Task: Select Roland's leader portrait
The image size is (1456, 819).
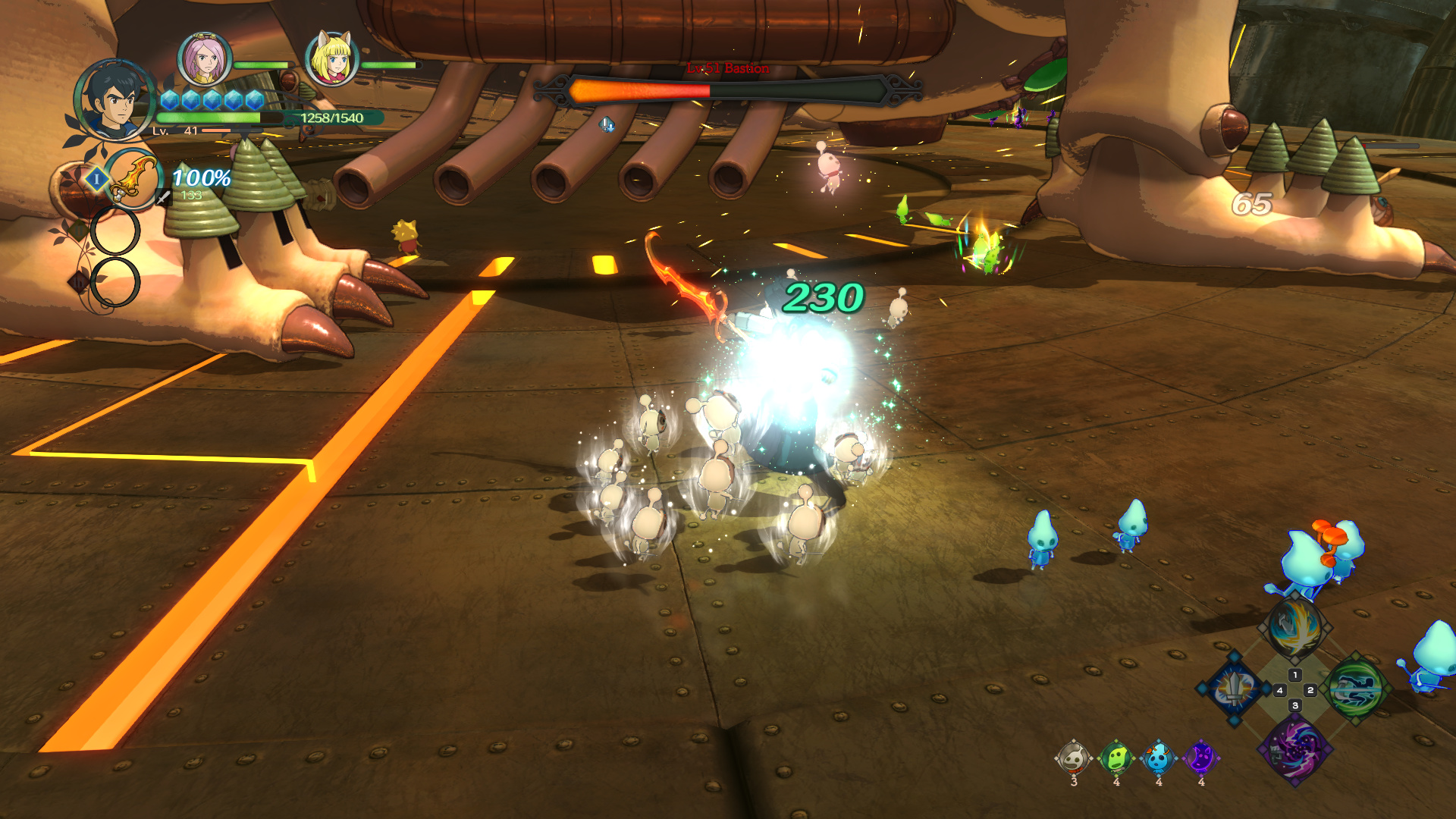Action: (114, 101)
